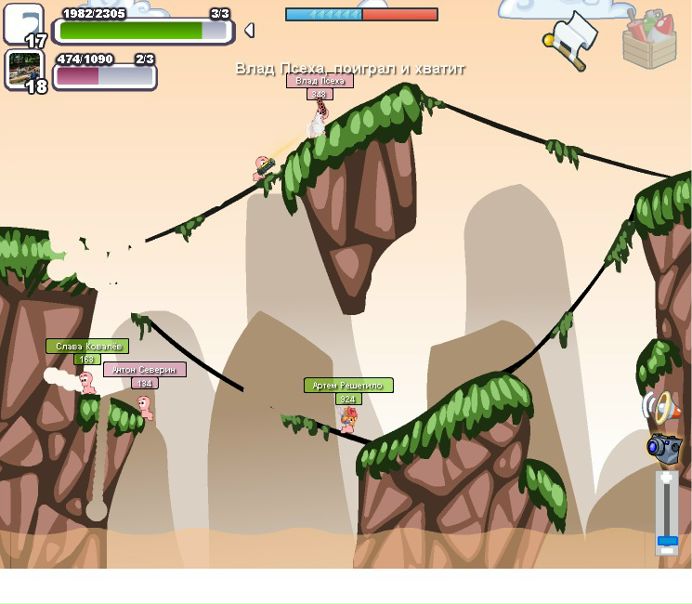Open the weapons crate

click(x=649, y=38)
